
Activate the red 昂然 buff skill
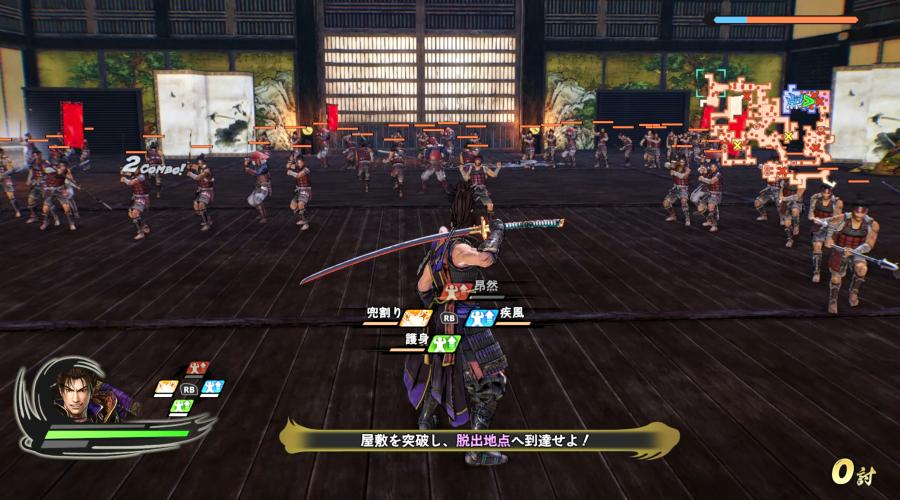click(x=460, y=291)
